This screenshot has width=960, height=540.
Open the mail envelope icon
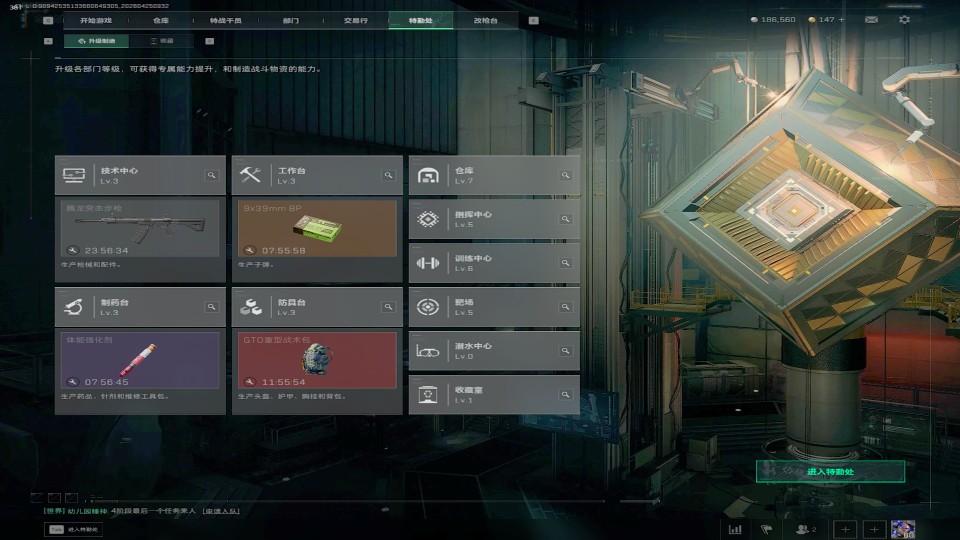[x=871, y=20]
